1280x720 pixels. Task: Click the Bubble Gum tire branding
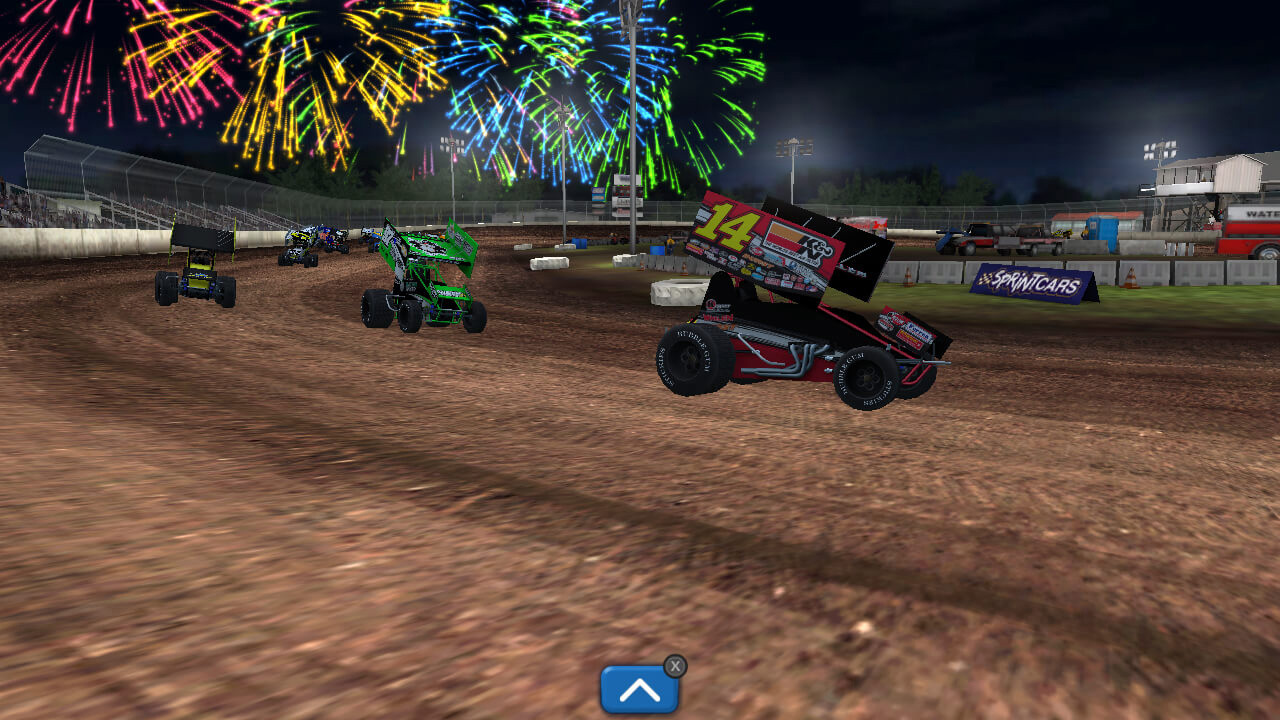[849, 359]
